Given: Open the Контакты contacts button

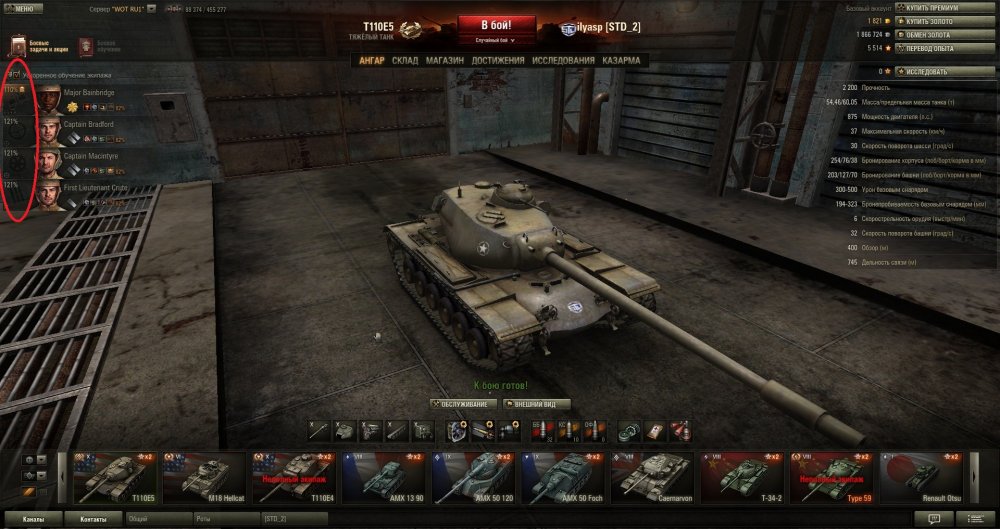Looking at the screenshot, I should (93, 519).
